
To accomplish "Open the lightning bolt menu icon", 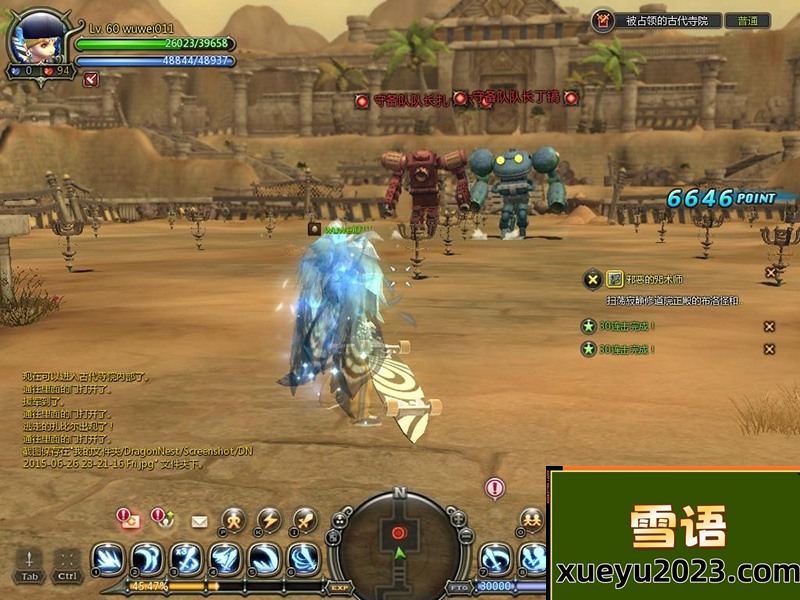I will point(269,520).
